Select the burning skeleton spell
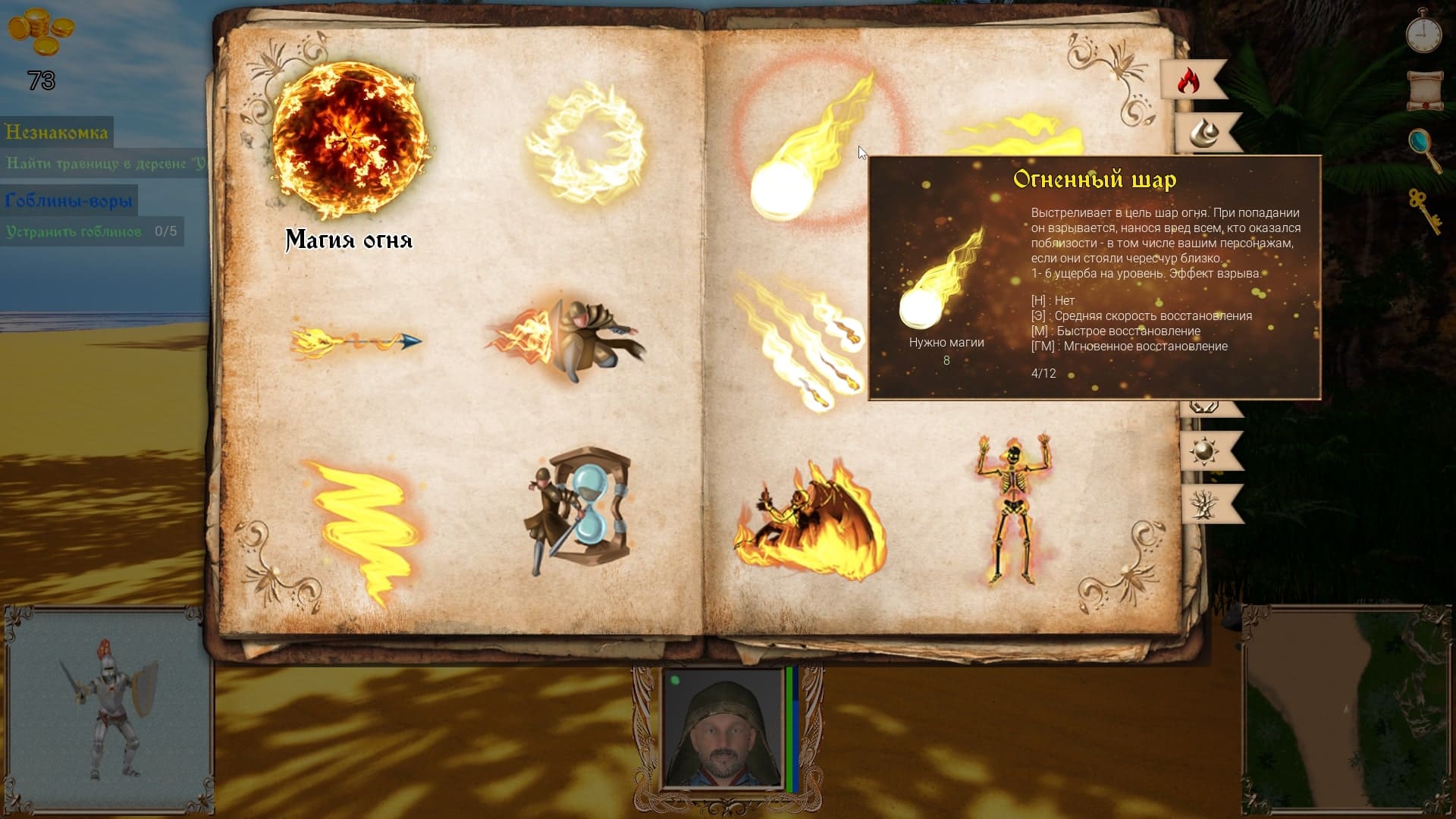The image size is (1456, 819). 1014,510
